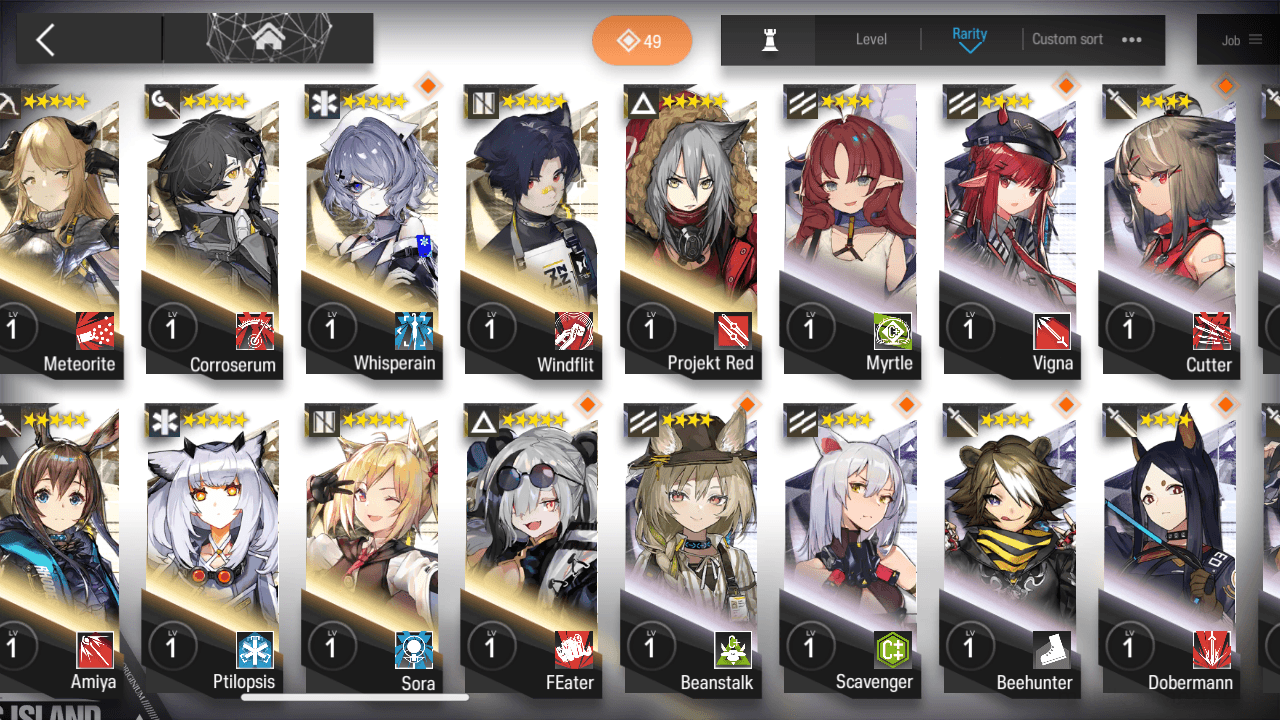
Task: Pick the Ptilopsis operator card
Action: 212,550
